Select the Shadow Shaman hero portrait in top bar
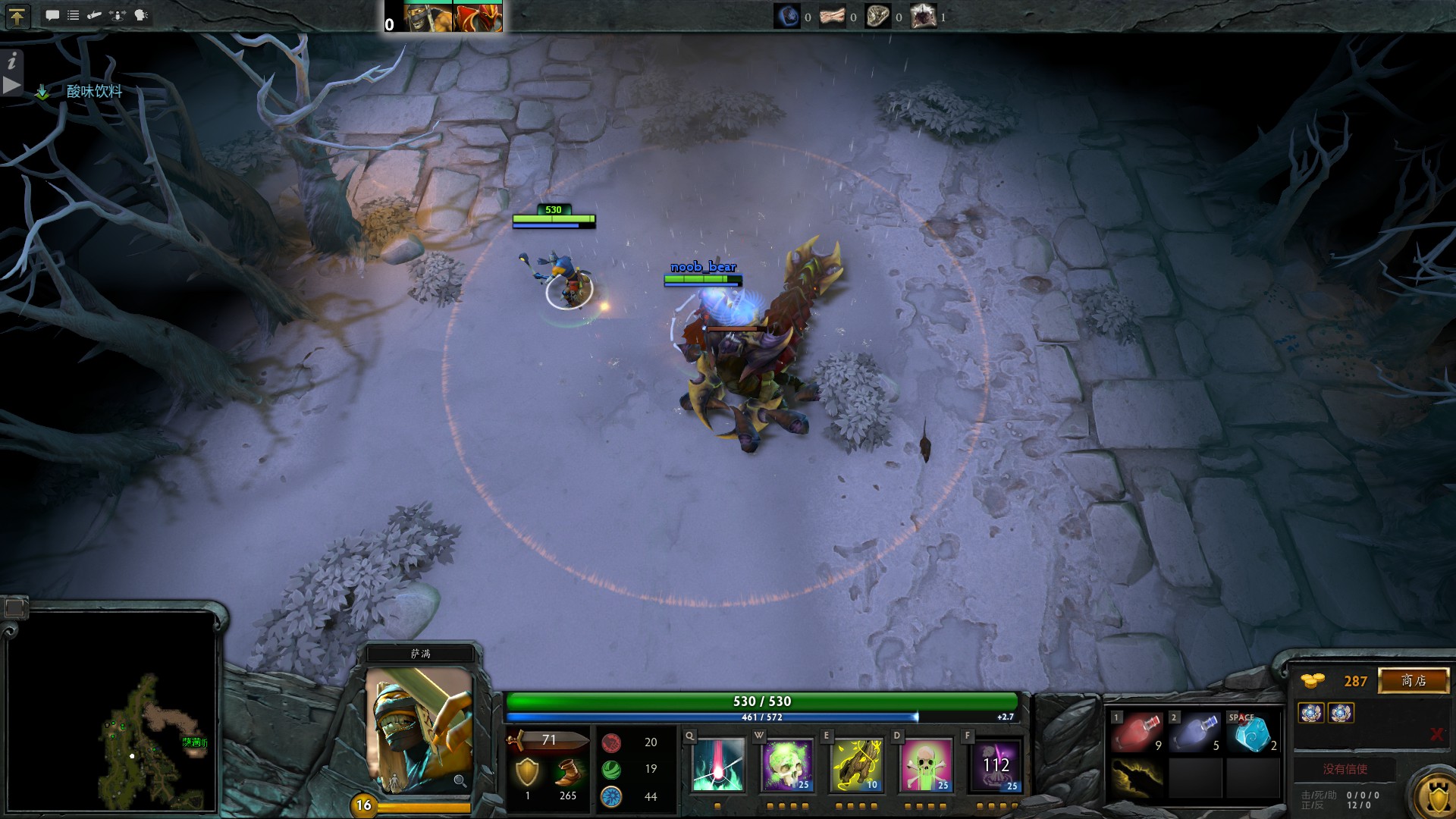Screen dimensions: 1456x819 (428, 17)
